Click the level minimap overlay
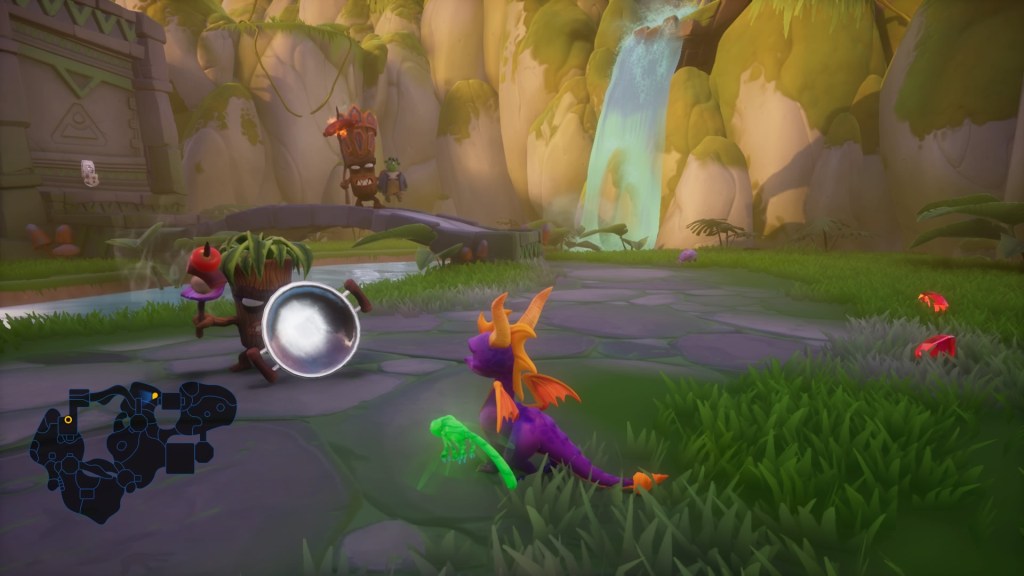Image resolution: width=1024 pixels, height=576 pixels. tap(130, 445)
